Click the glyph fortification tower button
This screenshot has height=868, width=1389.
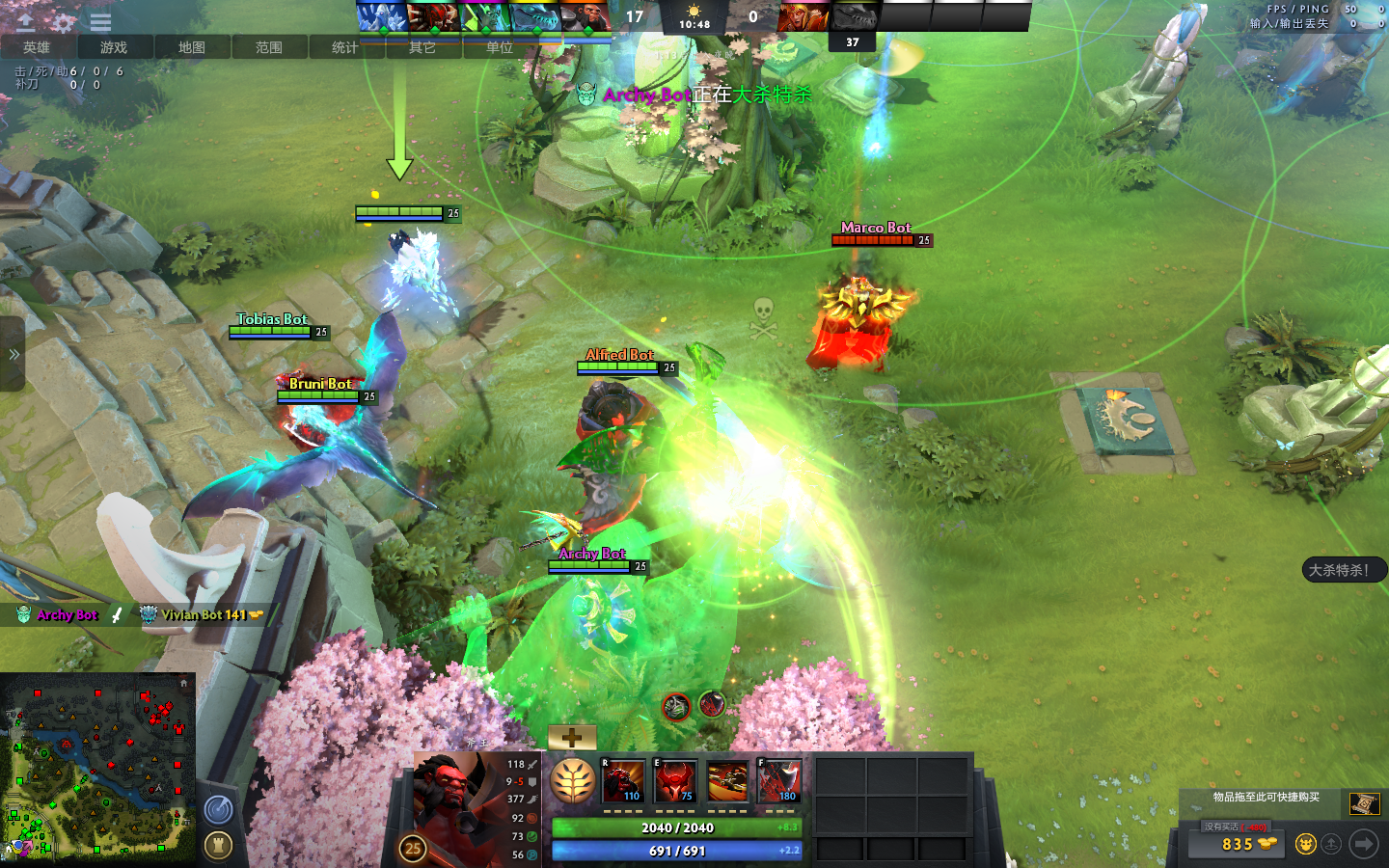[x=219, y=846]
